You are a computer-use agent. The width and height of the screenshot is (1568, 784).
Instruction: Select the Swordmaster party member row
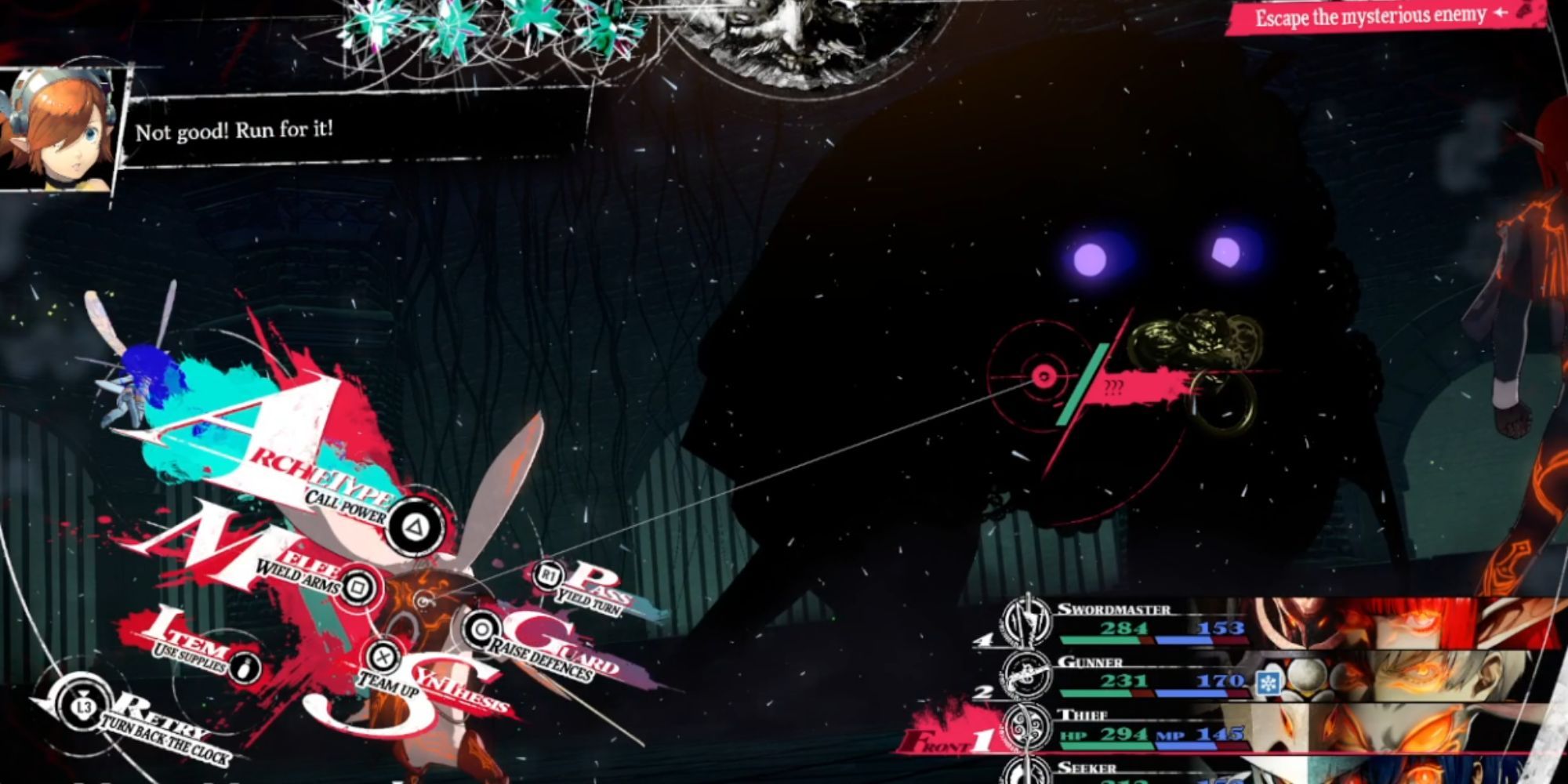tap(1137, 623)
